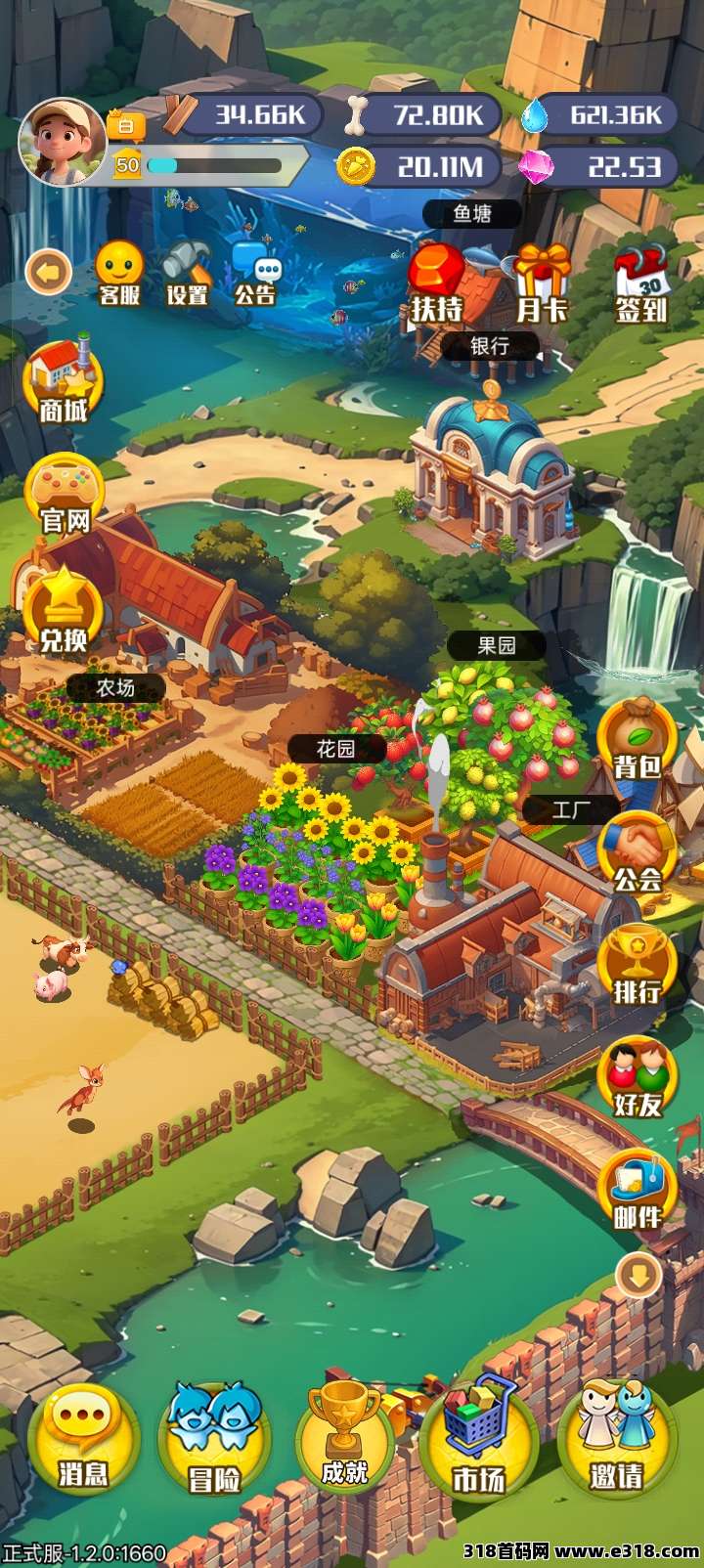Viewport: 704px width, 1568px height.
Task: Open the 设置 settings menu
Action: [187, 273]
